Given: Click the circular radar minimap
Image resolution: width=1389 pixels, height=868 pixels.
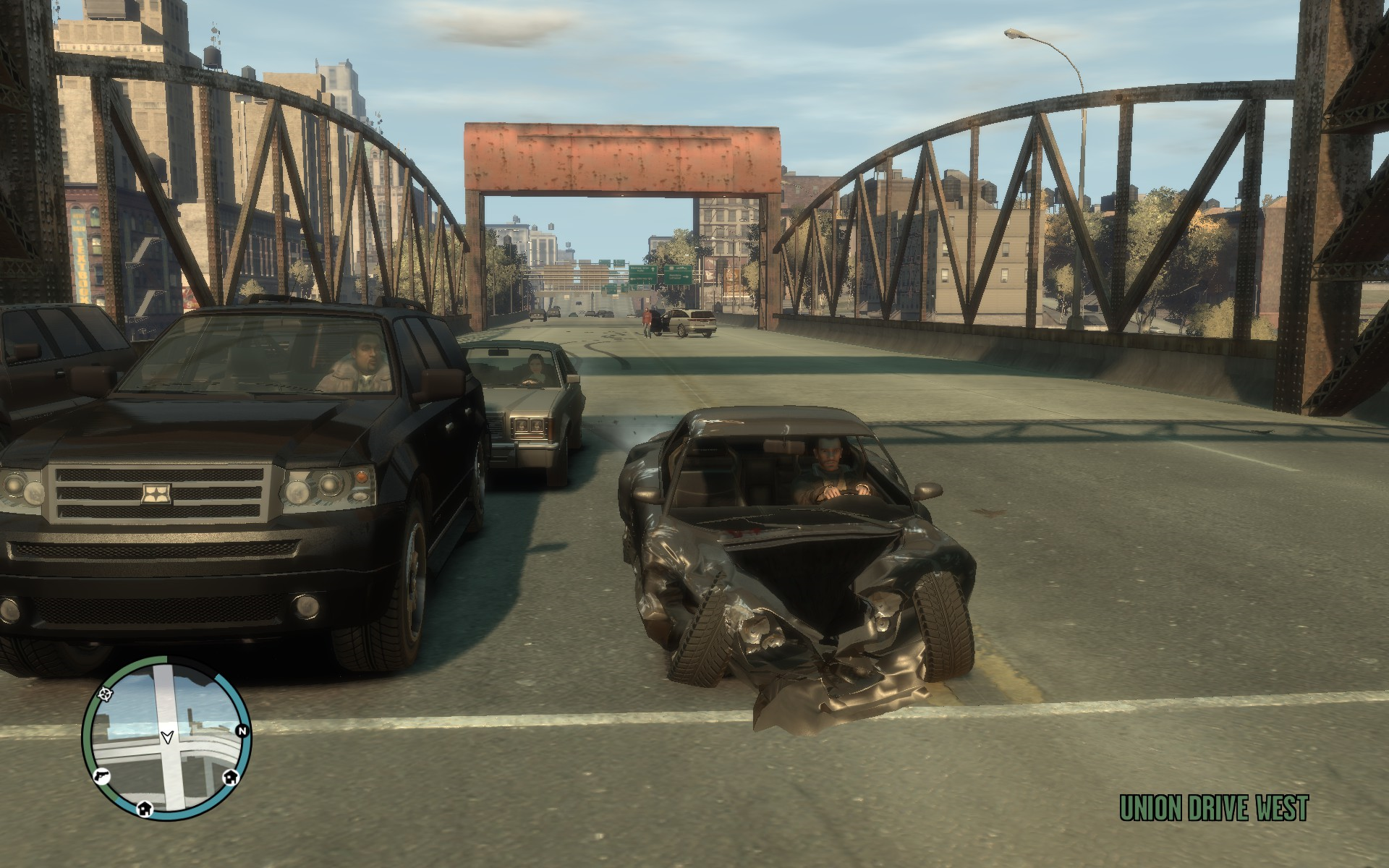Looking at the screenshot, I should (x=167, y=737).
